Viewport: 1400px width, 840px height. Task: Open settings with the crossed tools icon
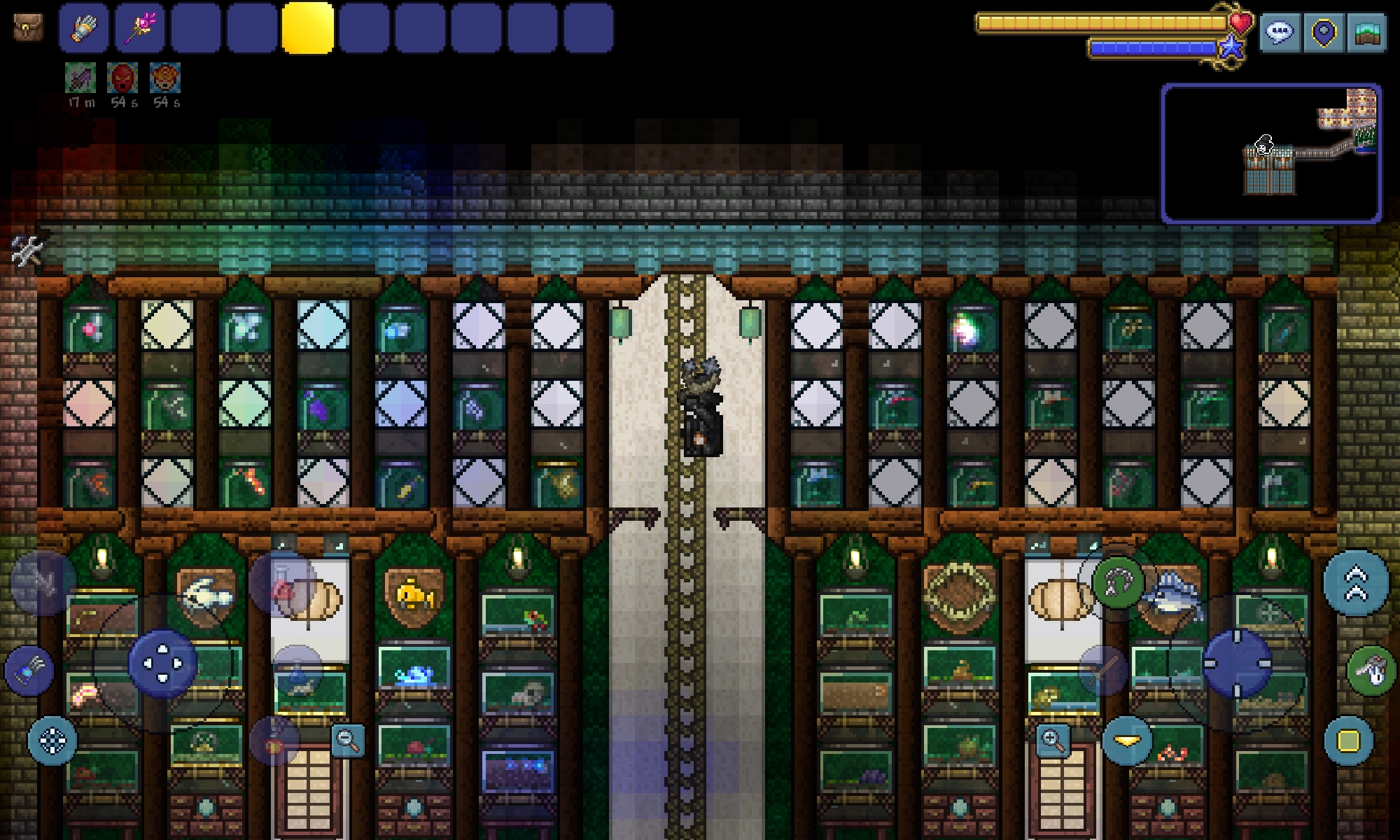[27, 251]
